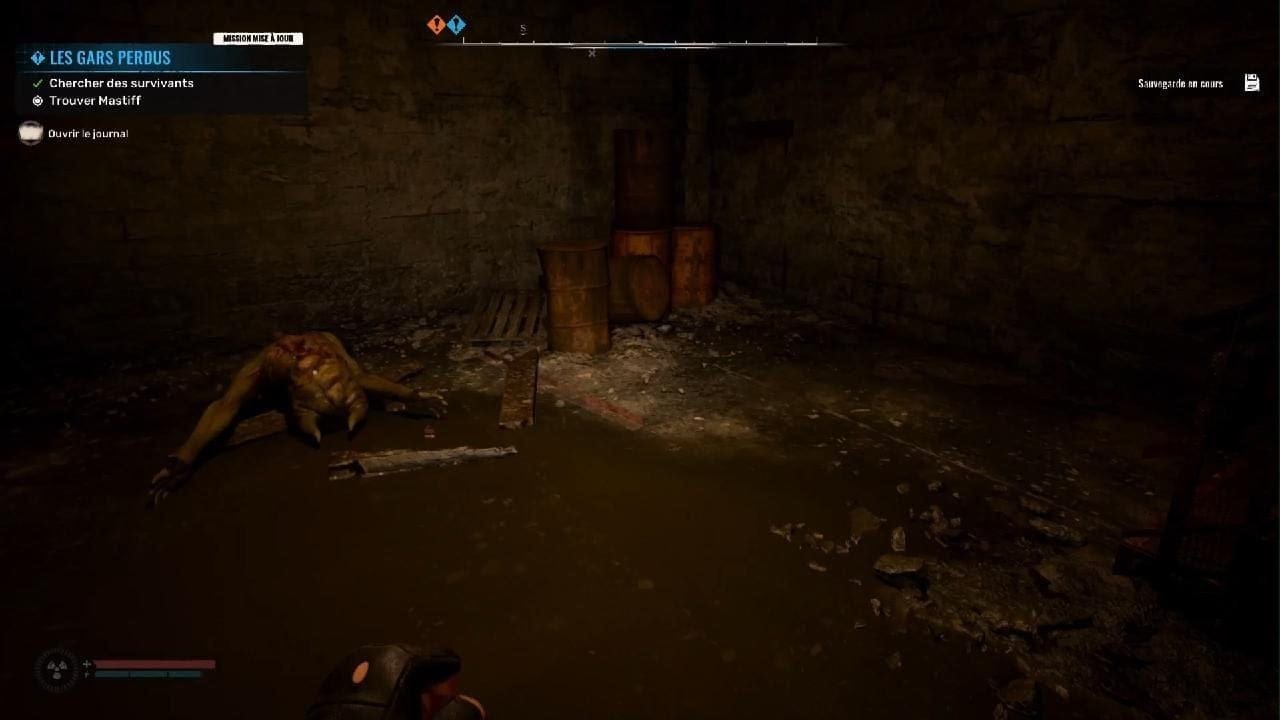Open the journal icon
This screenshot has height=720, width=1280.
31,133
